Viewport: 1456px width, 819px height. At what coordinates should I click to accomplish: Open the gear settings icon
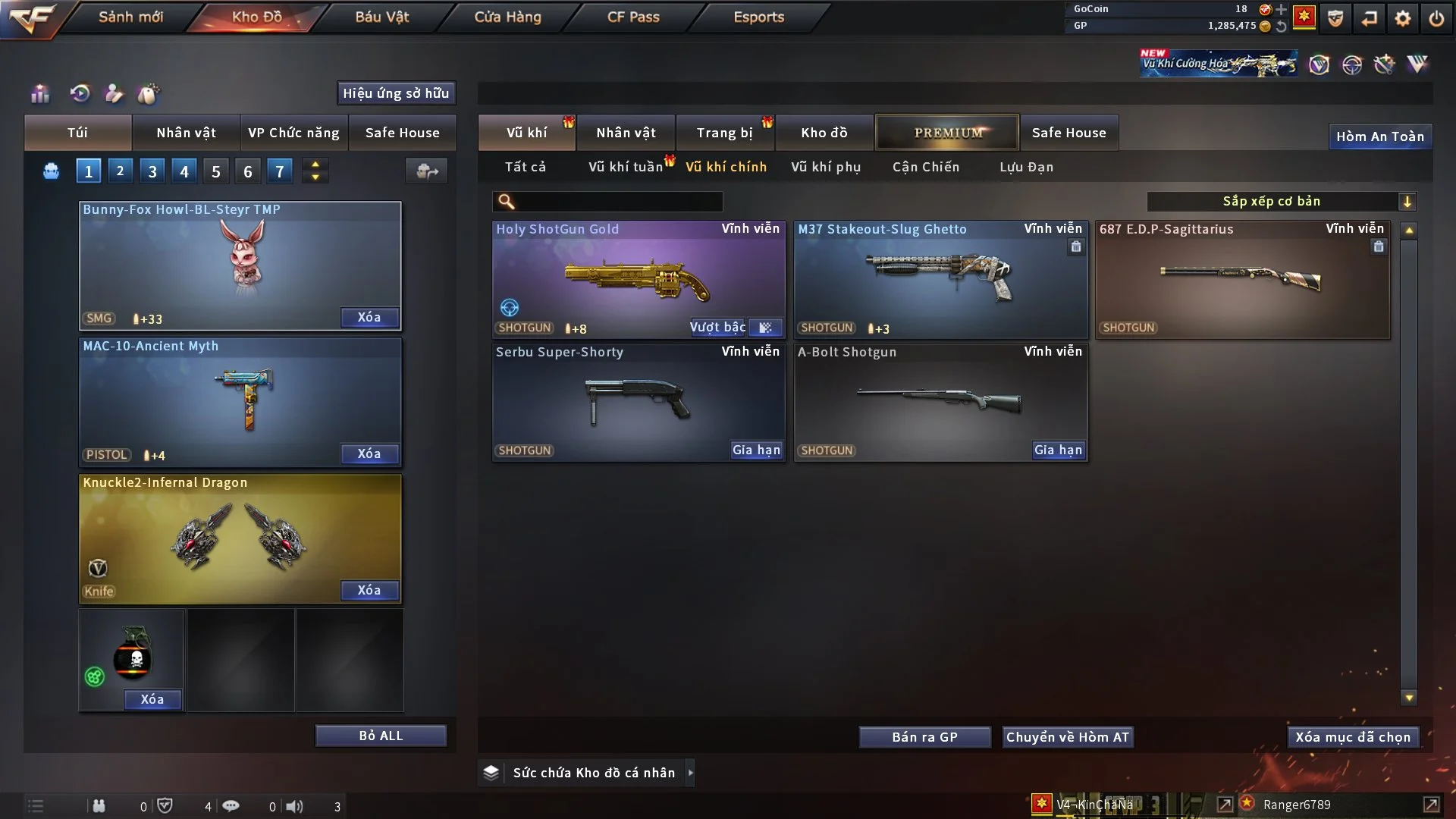1403,18
